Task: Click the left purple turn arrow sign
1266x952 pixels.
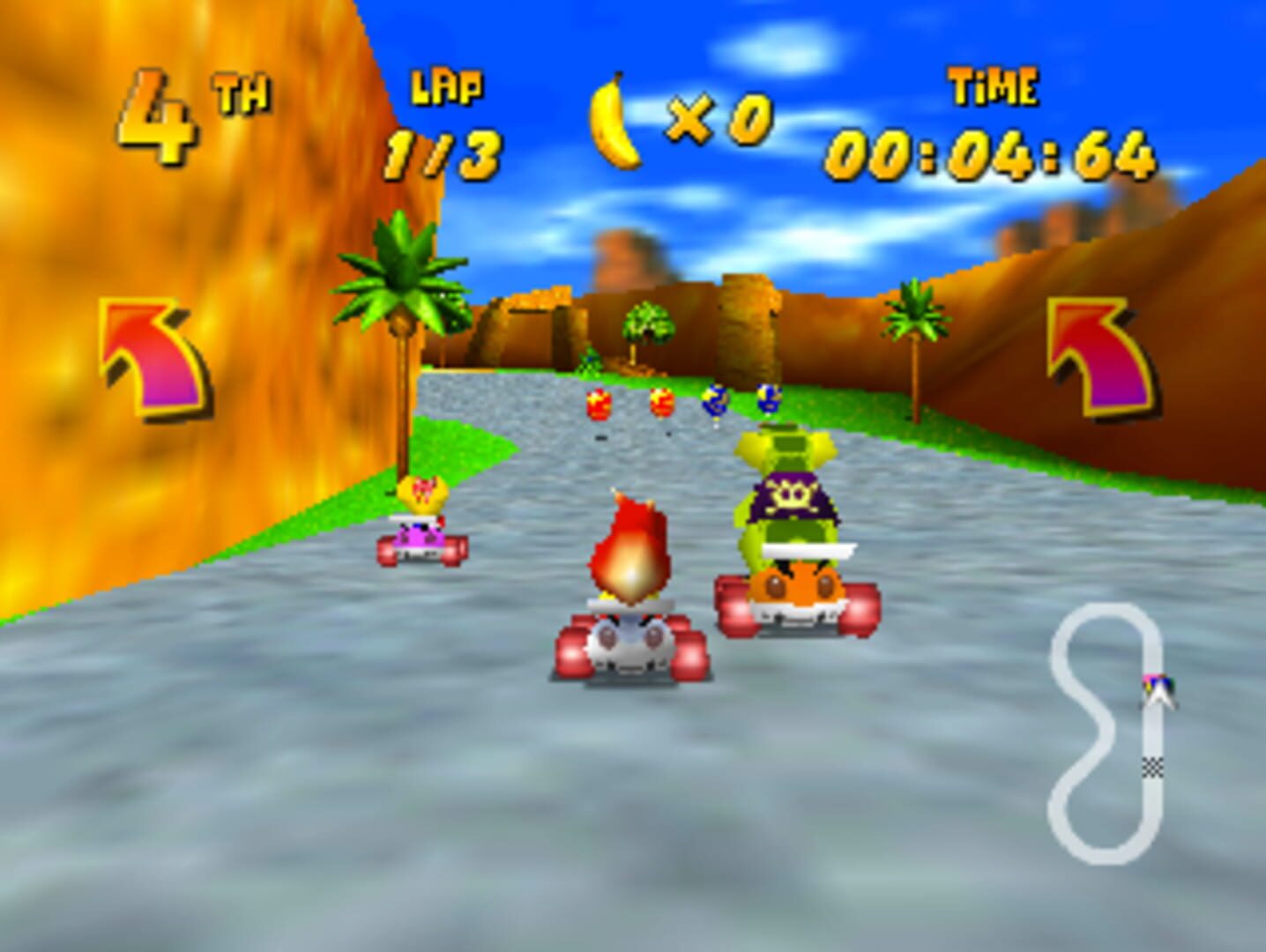Action: [150, 357]
